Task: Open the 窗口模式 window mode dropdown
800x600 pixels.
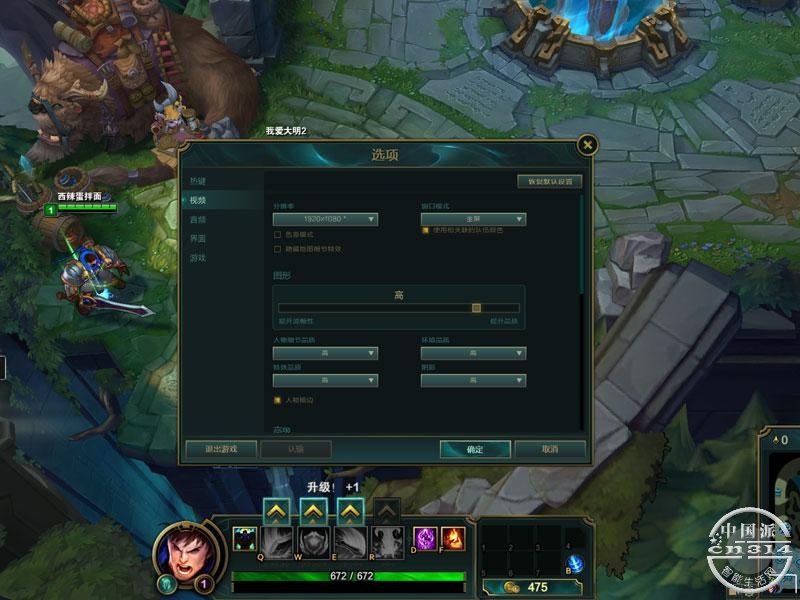Action: pos(473,219)
